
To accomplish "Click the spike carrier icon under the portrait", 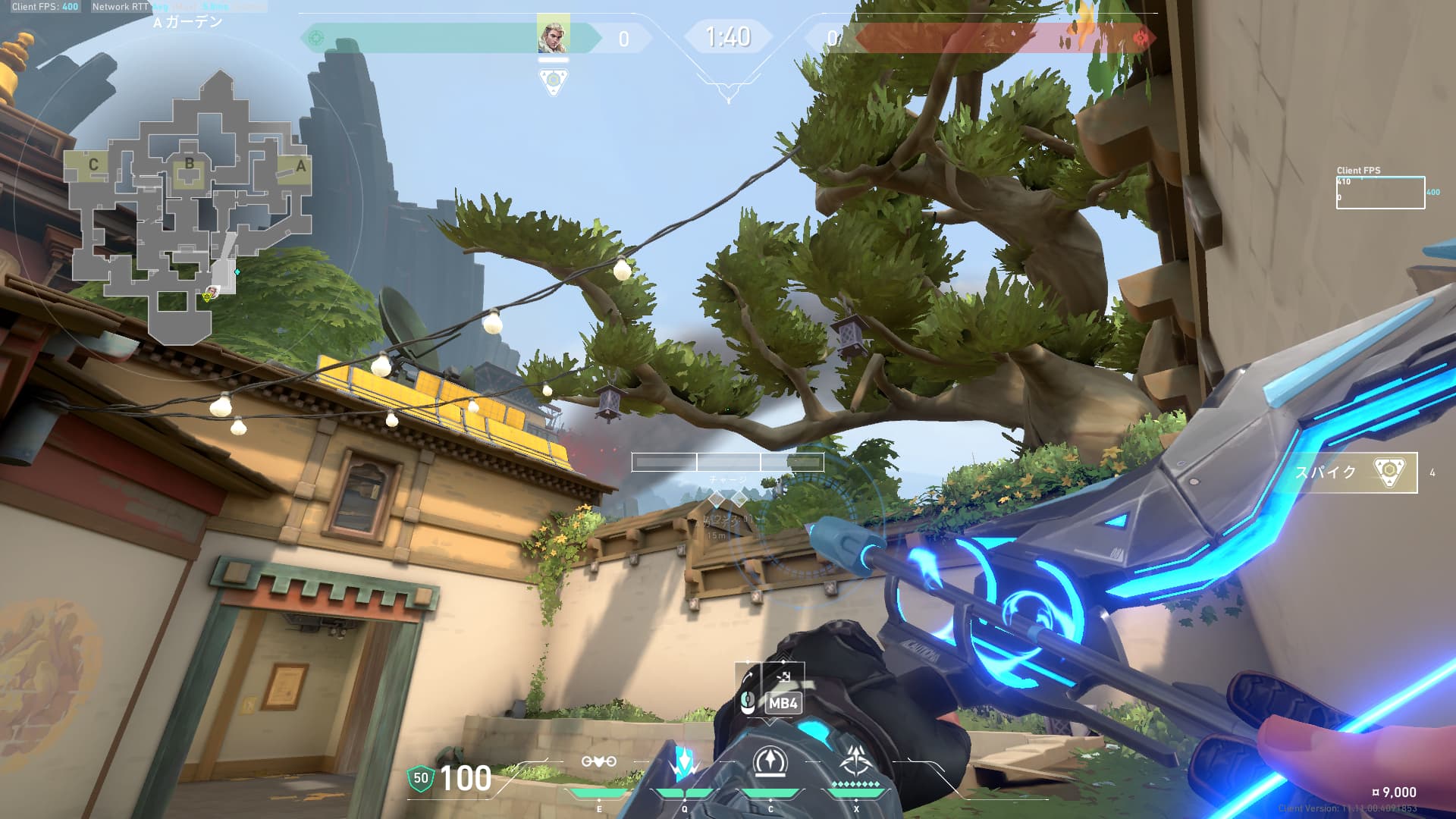I will [x=554, y=80].
